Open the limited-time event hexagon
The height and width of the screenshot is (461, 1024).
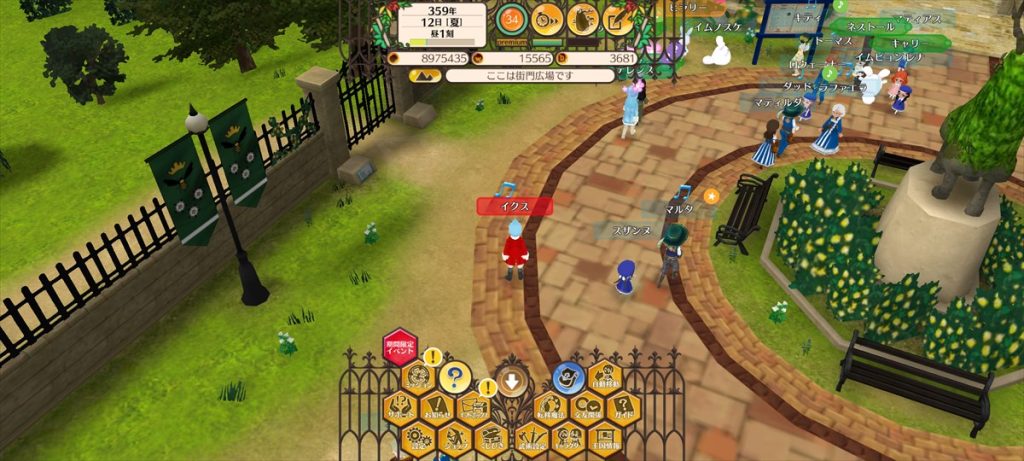pyautogui.click(x=400, y=347)
